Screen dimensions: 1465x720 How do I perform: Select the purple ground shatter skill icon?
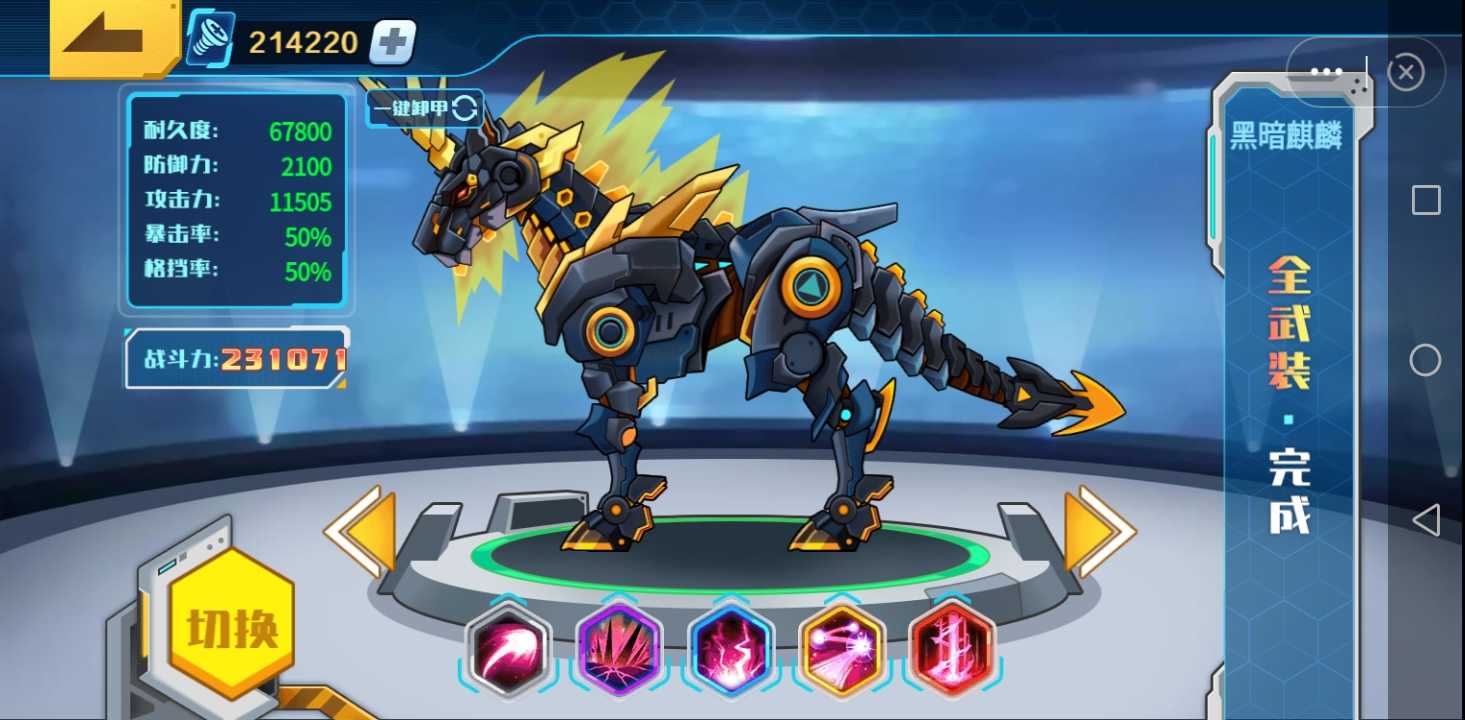[x=621, y=650]
